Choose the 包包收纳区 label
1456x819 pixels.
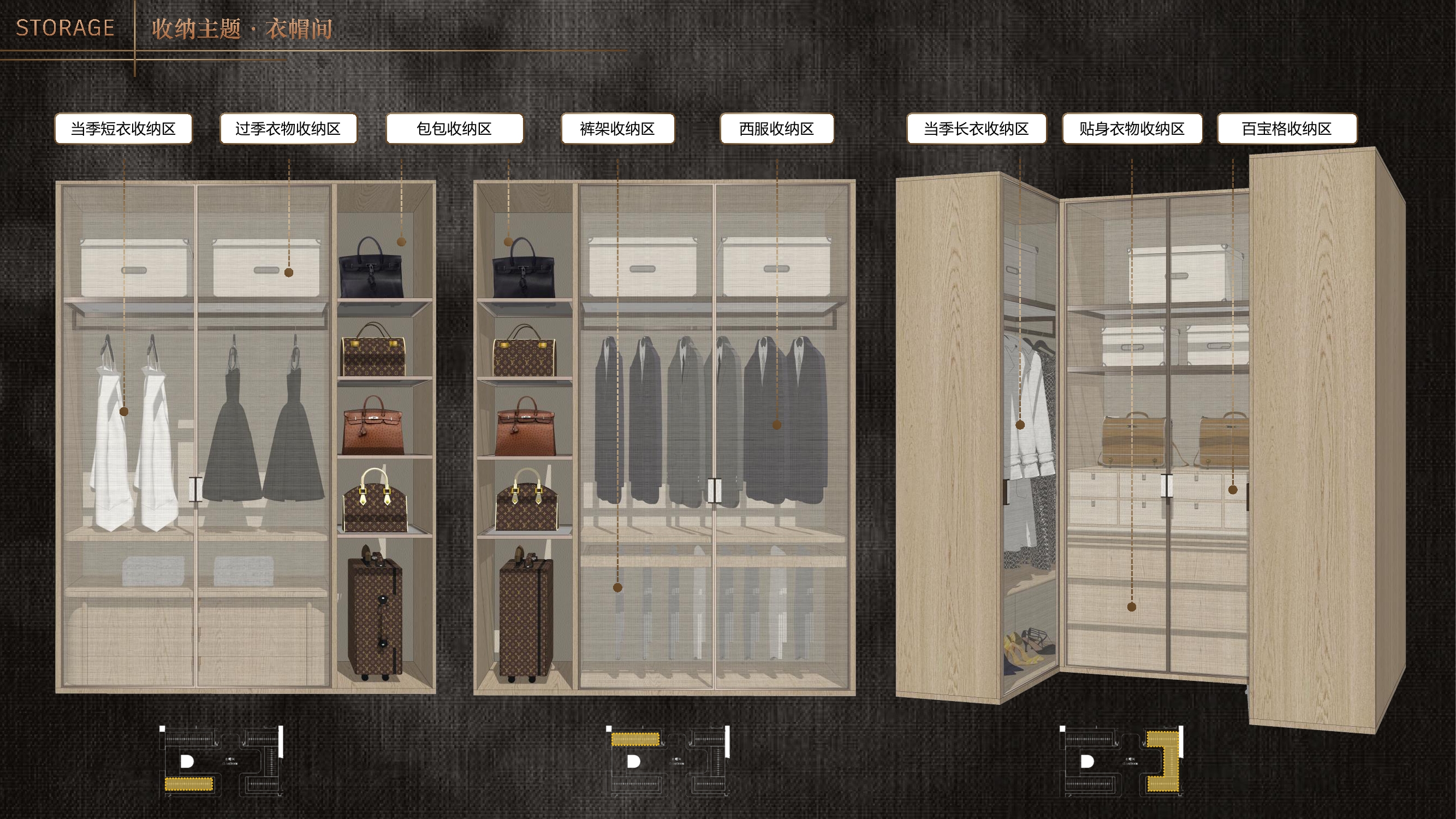coord(454,129)
